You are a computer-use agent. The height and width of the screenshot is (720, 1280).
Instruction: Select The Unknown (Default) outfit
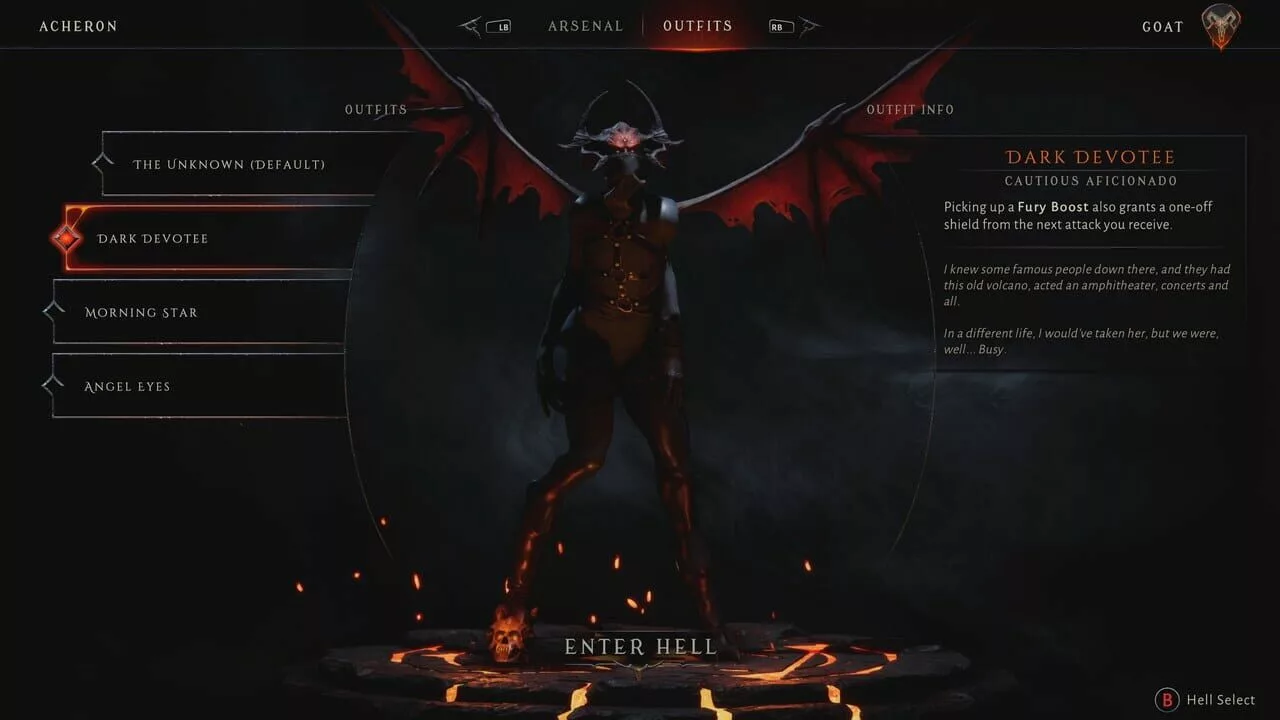click(230, 164)
